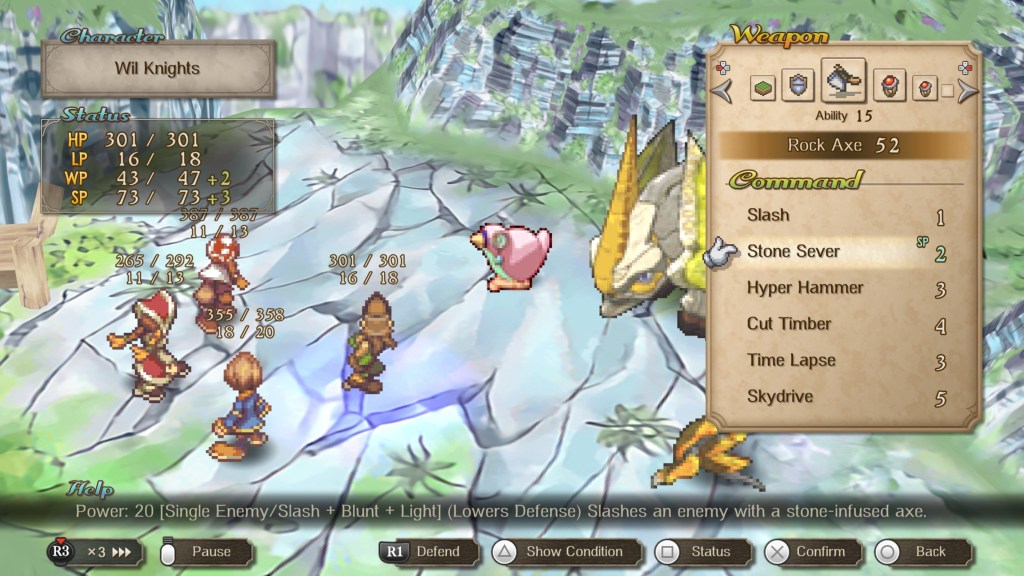Image resolution: width=1024 pixels, height=576 pixels.
Task: Toggle the ×3 battle speed control
Action: tap(93, 551)
